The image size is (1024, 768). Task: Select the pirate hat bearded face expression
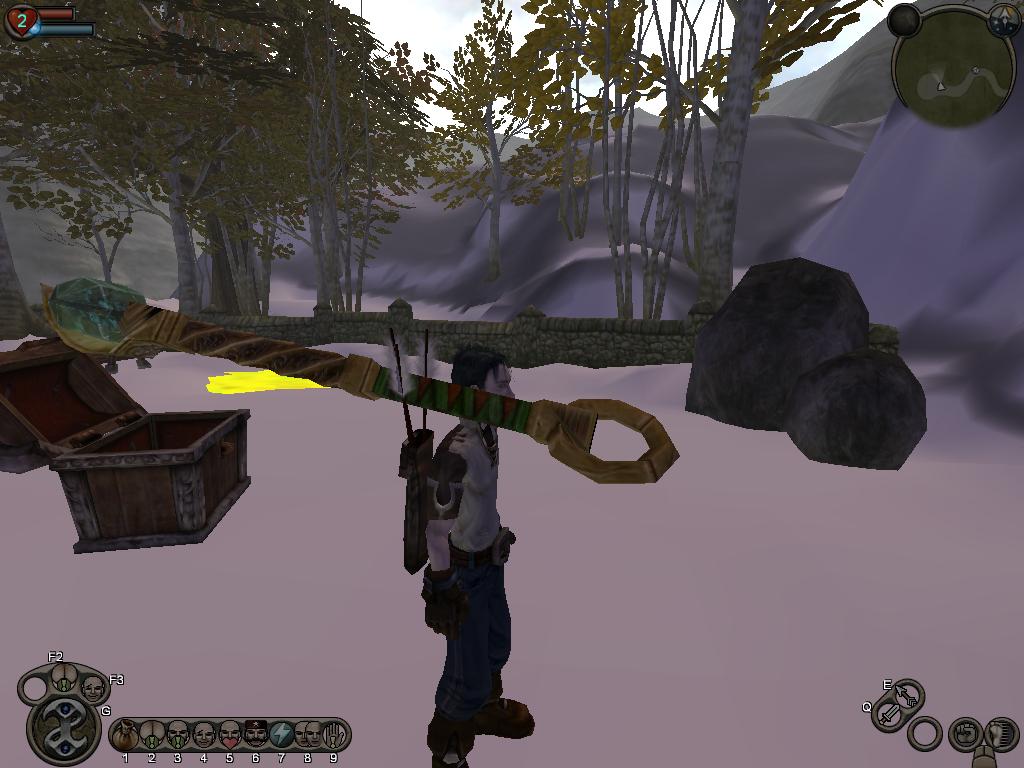(x=255, y=736)
